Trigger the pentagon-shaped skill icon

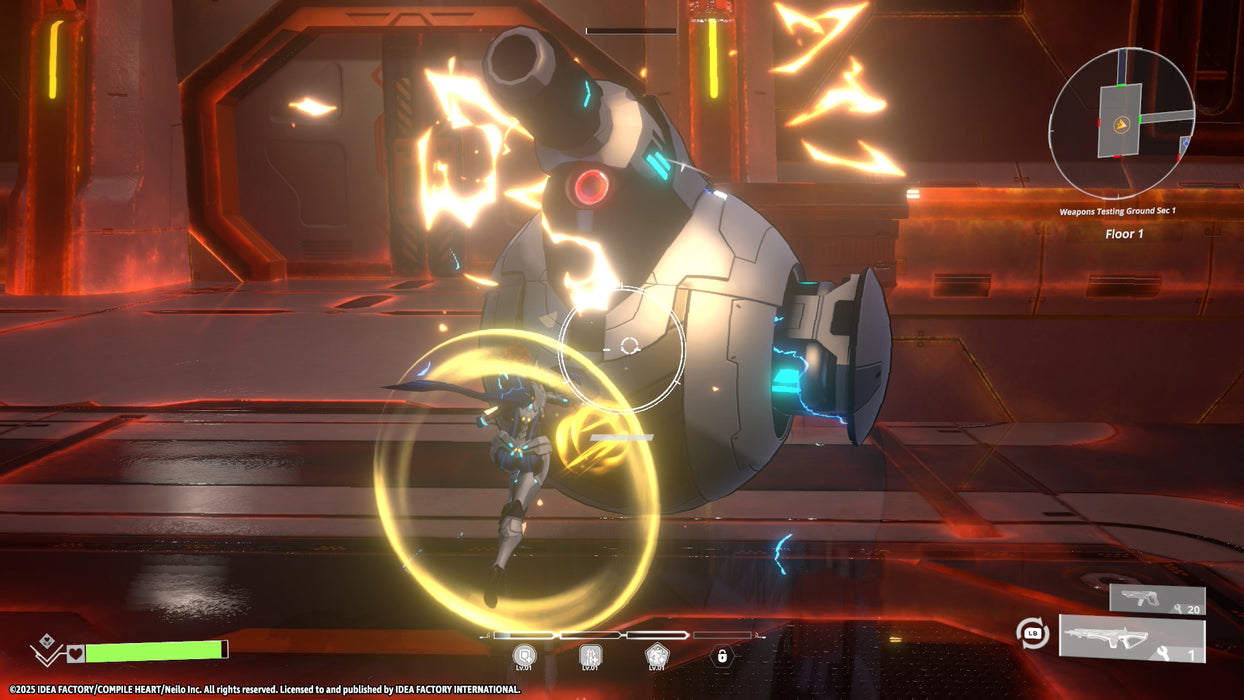(656, 655)
